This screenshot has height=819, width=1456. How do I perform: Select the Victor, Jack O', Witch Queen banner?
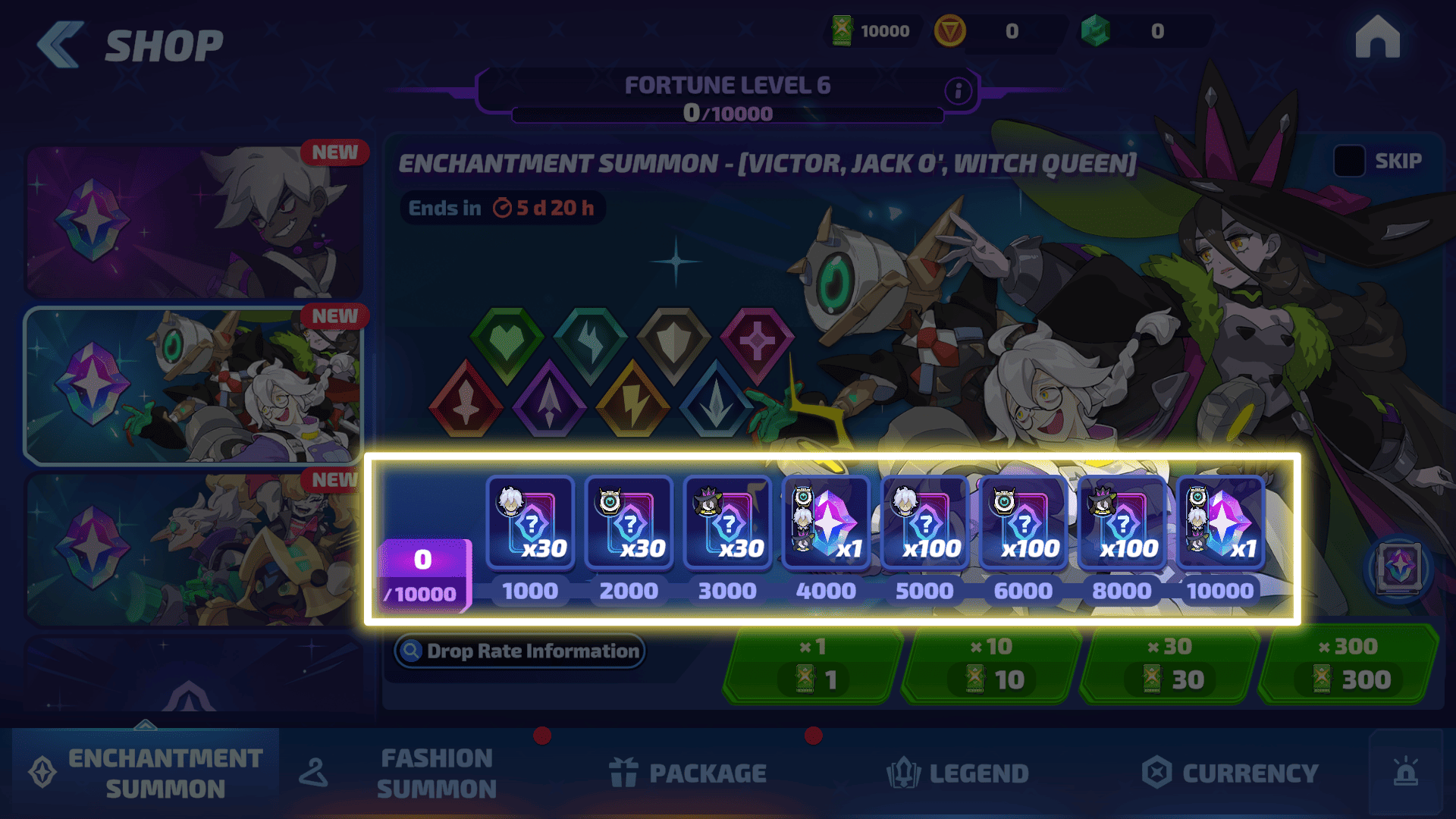193,385
